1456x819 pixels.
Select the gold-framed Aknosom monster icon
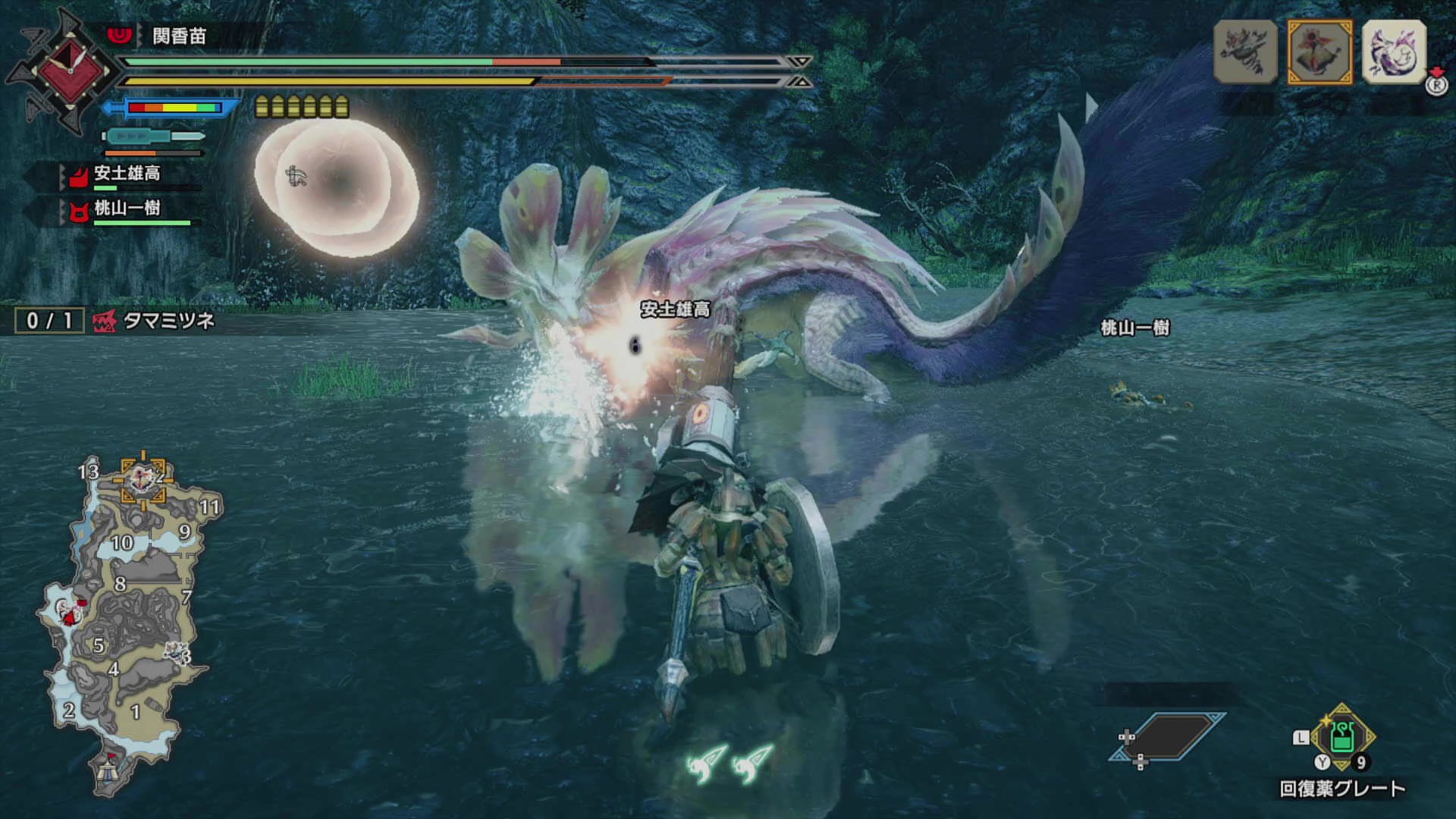coord(1319,52)
